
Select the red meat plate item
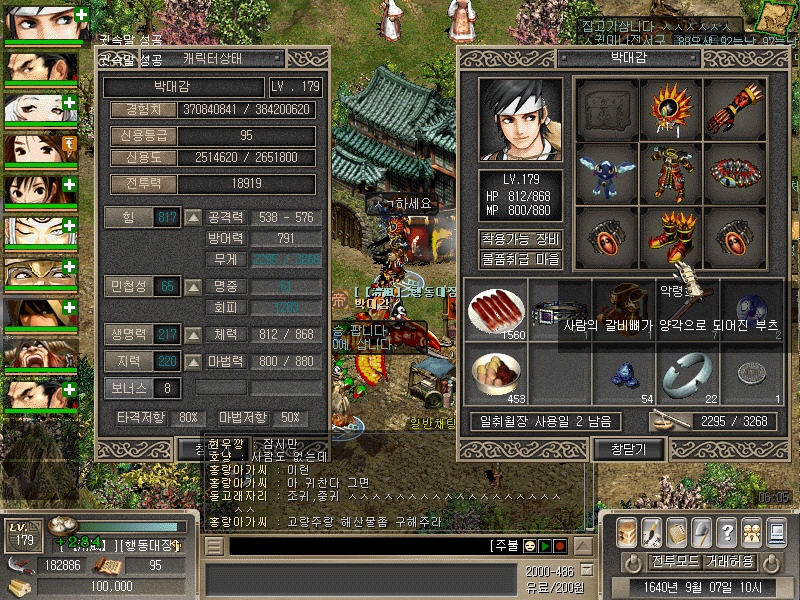(x=494, y=311)
